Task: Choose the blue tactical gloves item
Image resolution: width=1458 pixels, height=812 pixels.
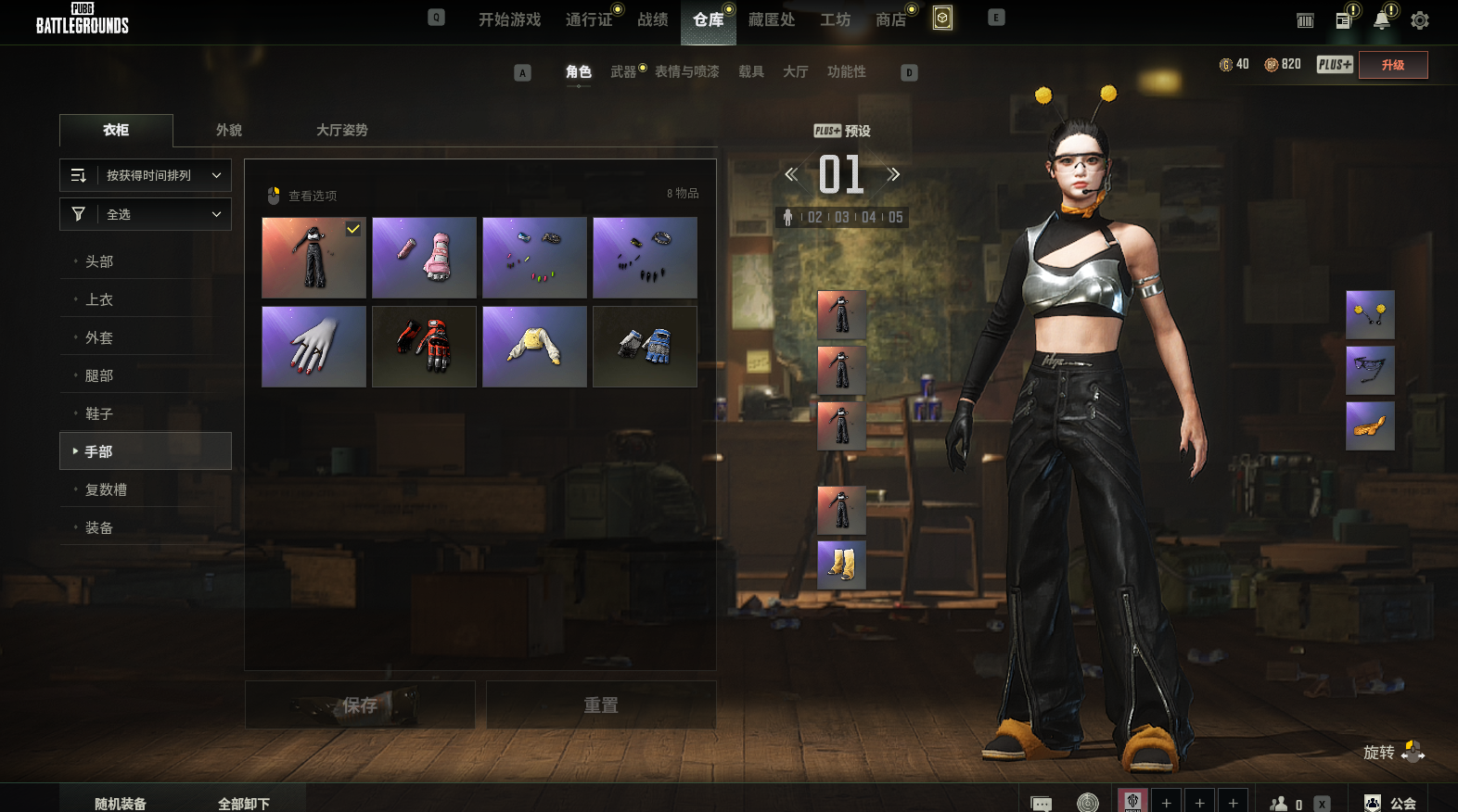Action: point(645,347)
